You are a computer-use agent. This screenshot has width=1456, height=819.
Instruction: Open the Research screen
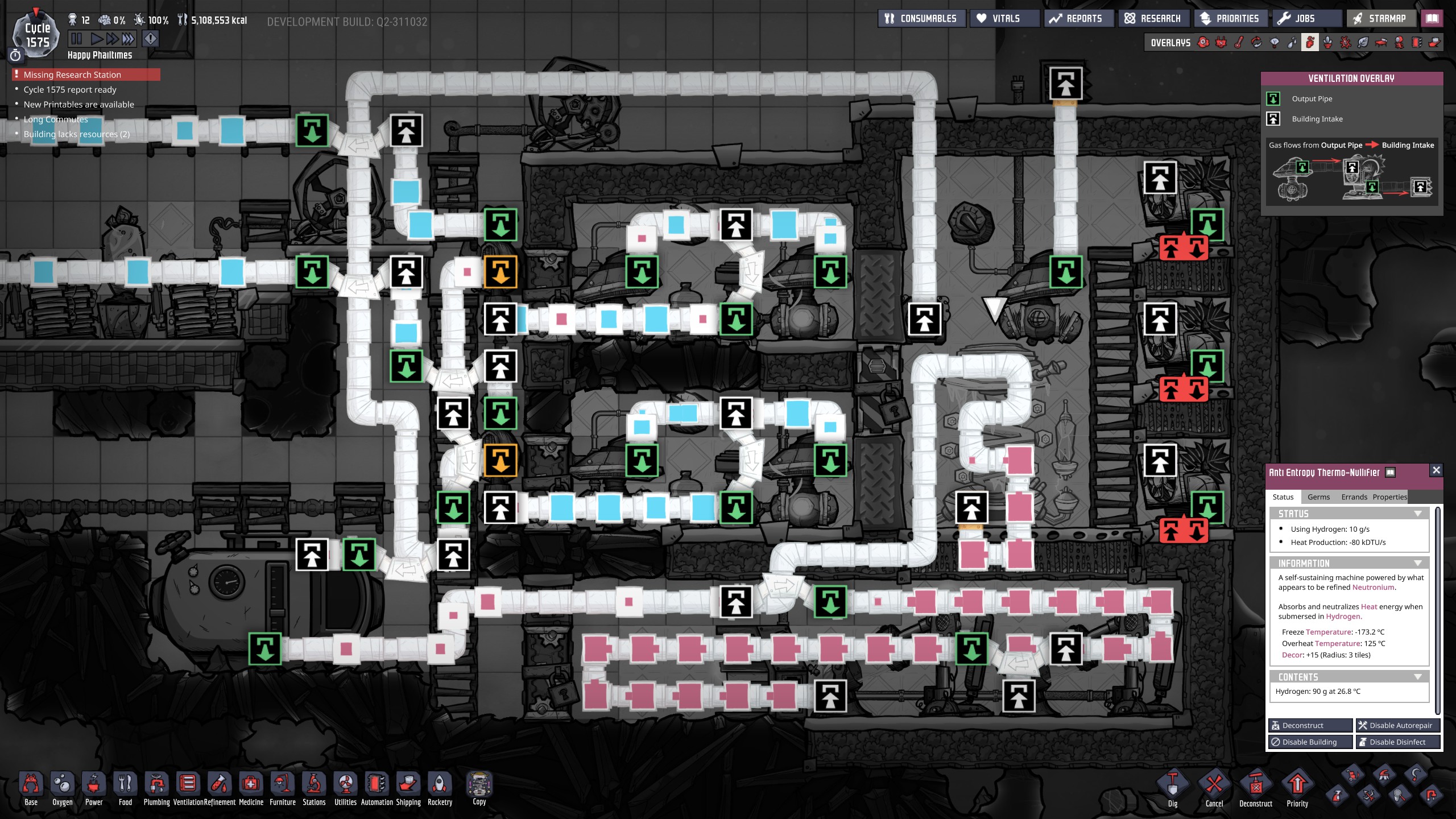[x=1153, y=18]
